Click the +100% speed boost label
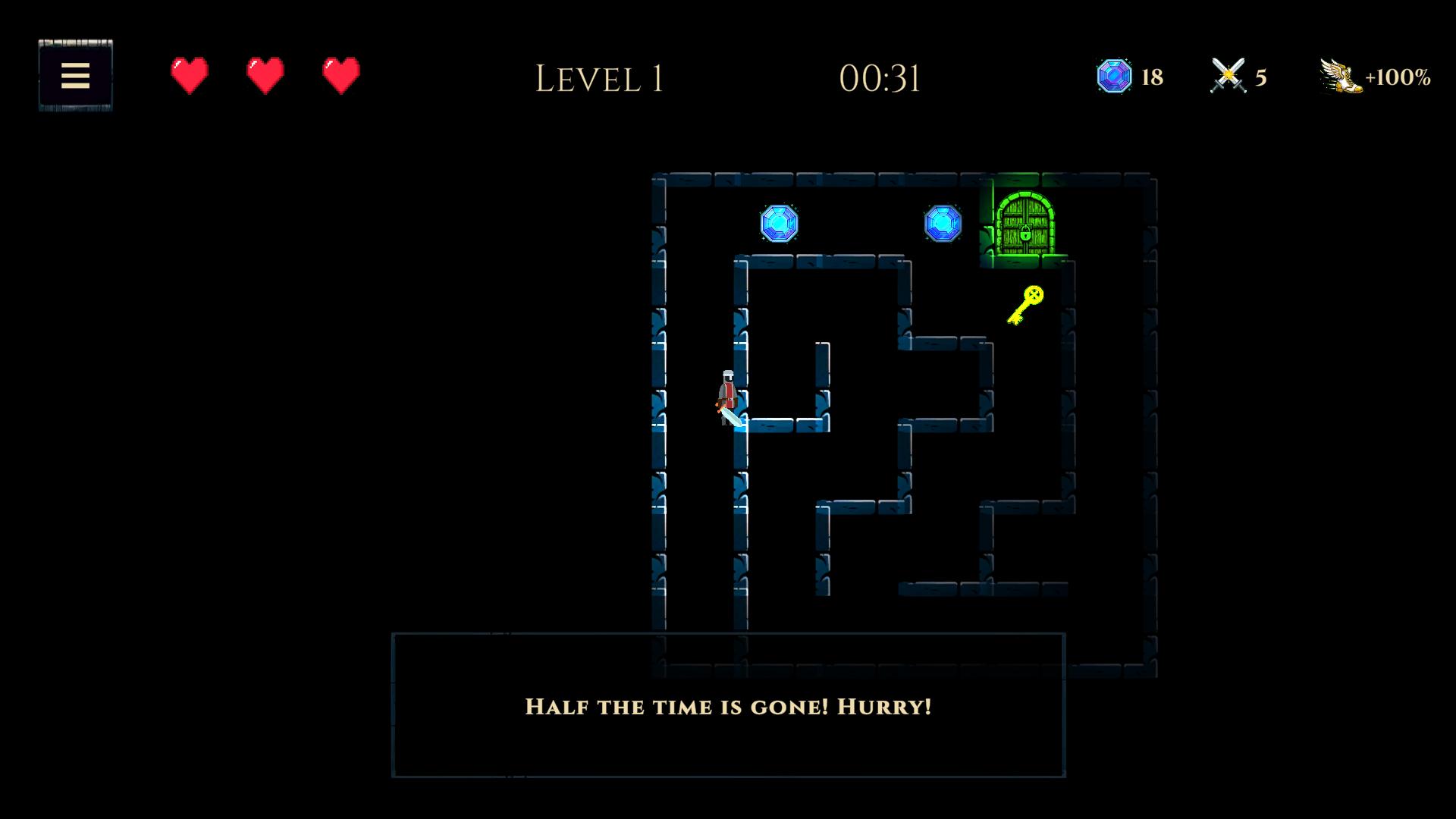 [1399, 75]
